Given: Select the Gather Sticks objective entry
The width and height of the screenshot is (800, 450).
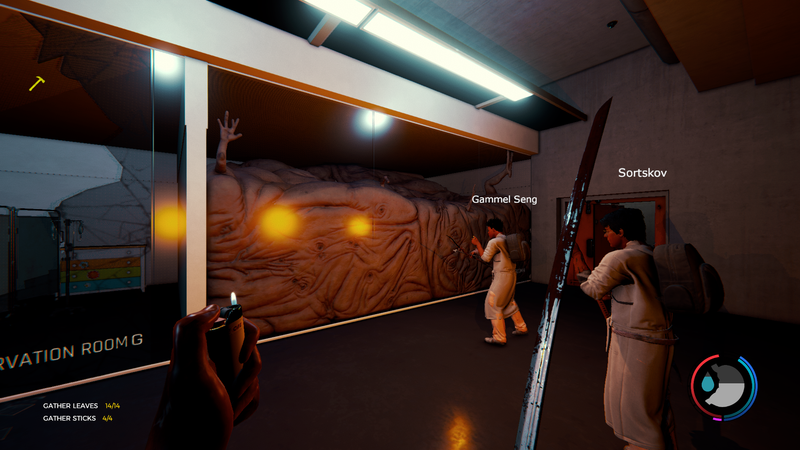Looking at the screenshot, I should coord(79,418).
